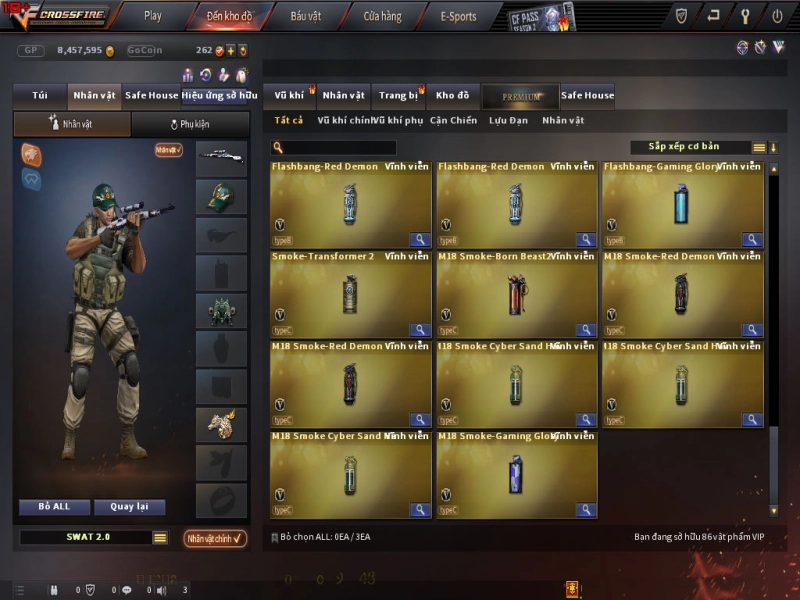Switch to the Trang bị tab

point(398,96)
